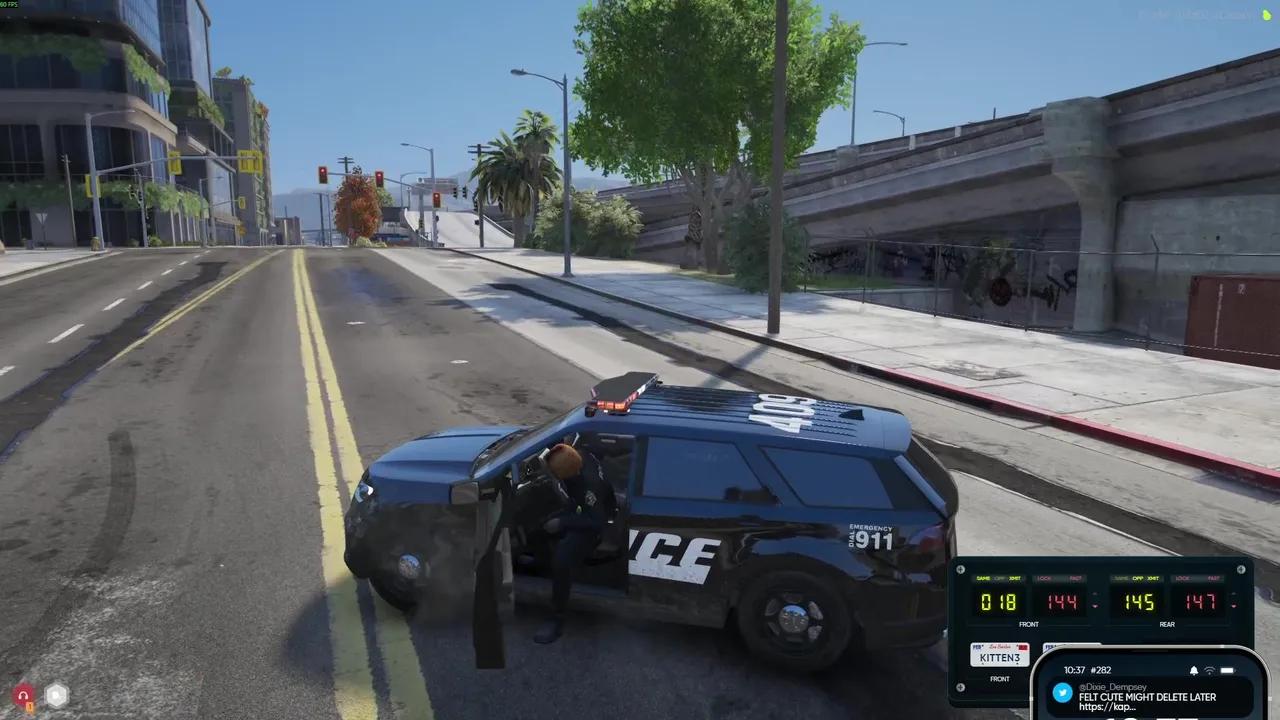Select the REAR section of the radar display
Screen dimensions: 1280x720
pyautogui.click(x=1167, y=625)
